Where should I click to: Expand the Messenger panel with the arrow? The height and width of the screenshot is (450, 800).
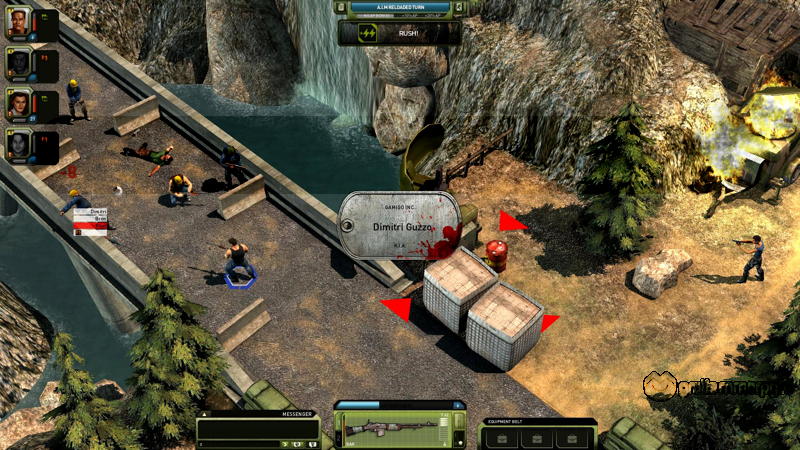(206, 414)
